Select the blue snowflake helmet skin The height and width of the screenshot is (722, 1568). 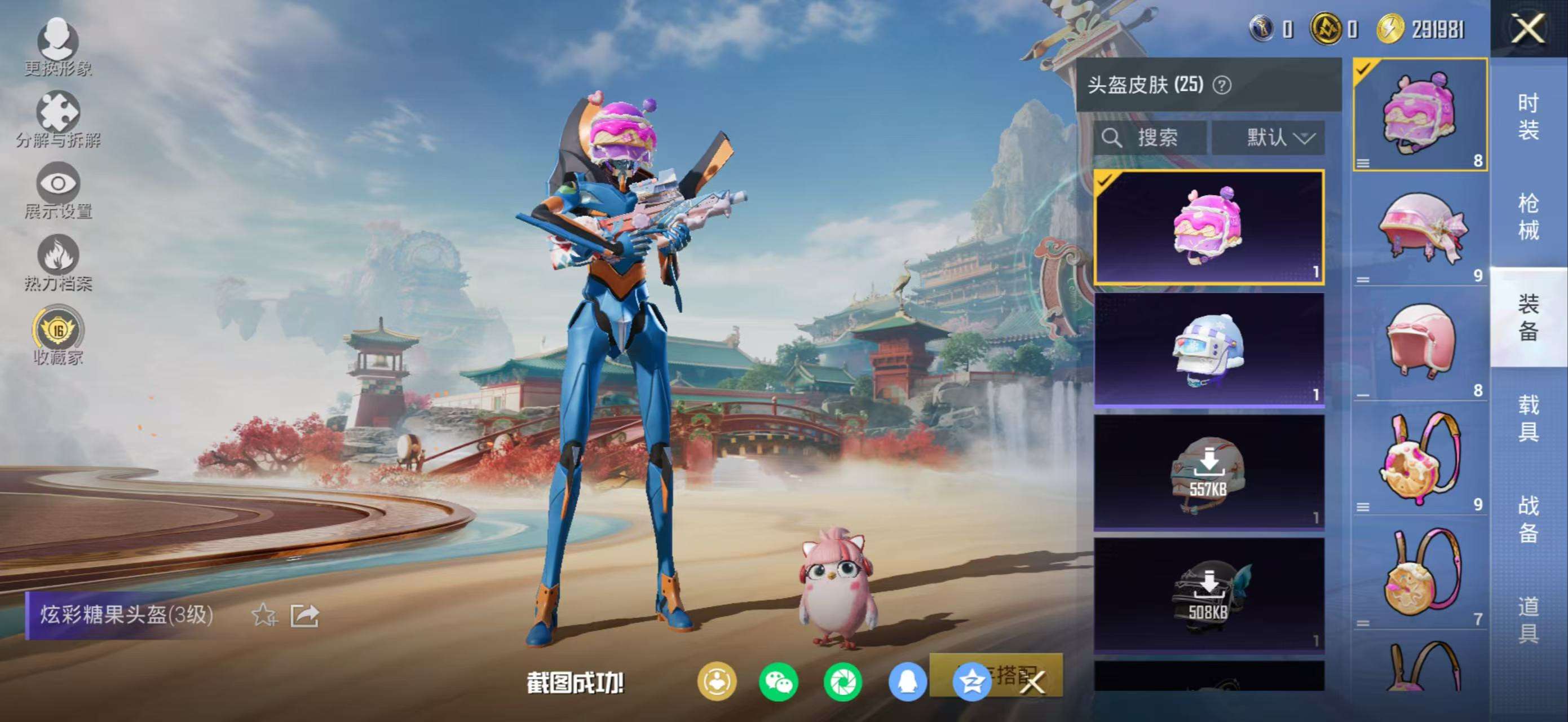pyautogui.click(x=1208, y=349)
